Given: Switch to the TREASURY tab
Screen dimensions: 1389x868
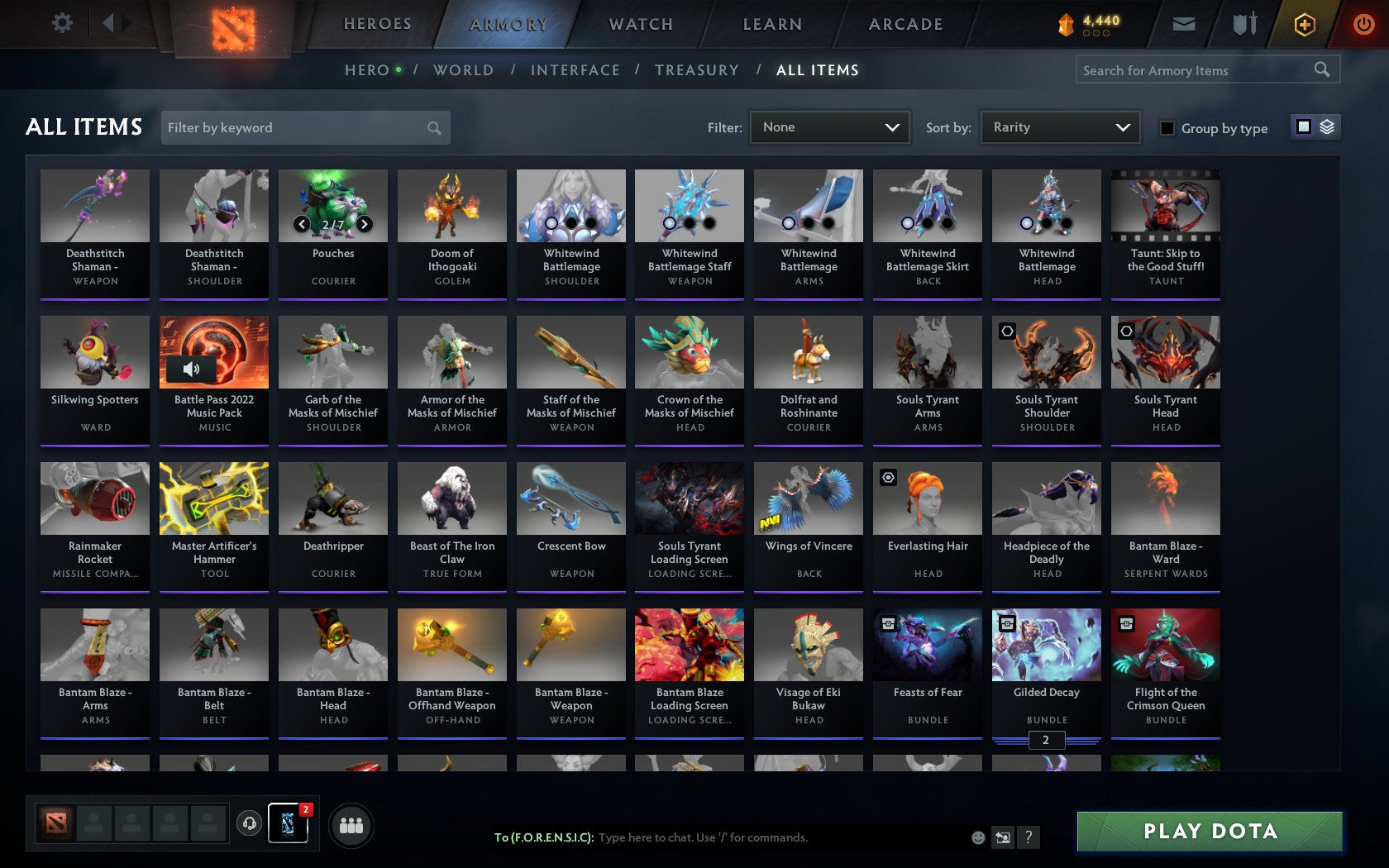Looking at the screenshot, I should pyautogui.click(x=697, y=70).
